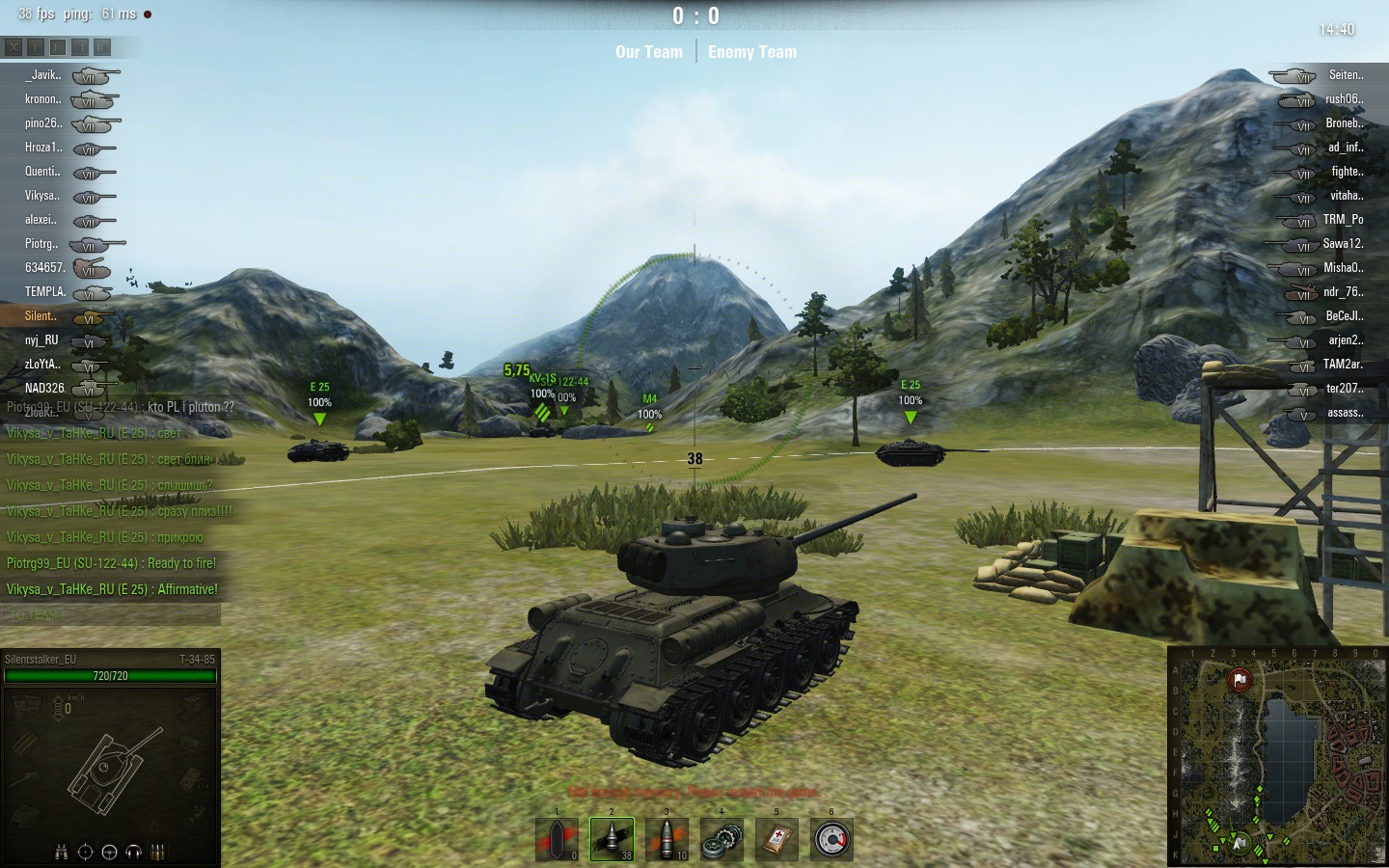The image size is (1389, 868).
Task: Switch to the high-explosive shell with 10 rounds
Action: tap(667, 839)
